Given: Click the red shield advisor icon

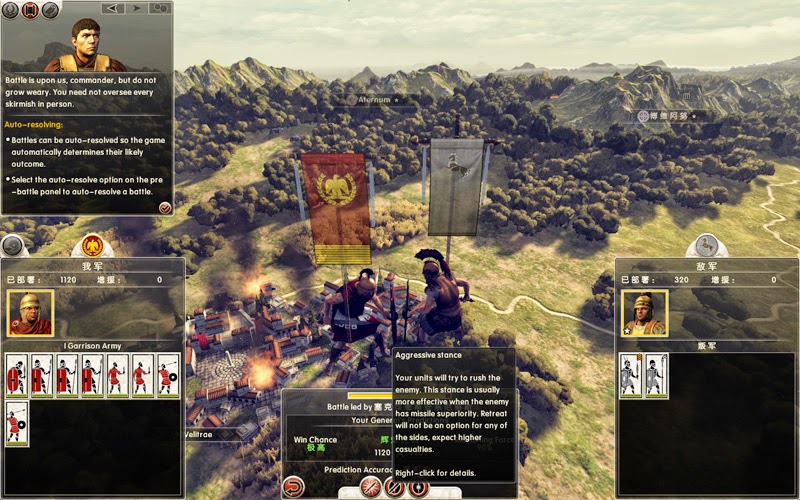Looking at the screenshot, I should click(28, 10).
